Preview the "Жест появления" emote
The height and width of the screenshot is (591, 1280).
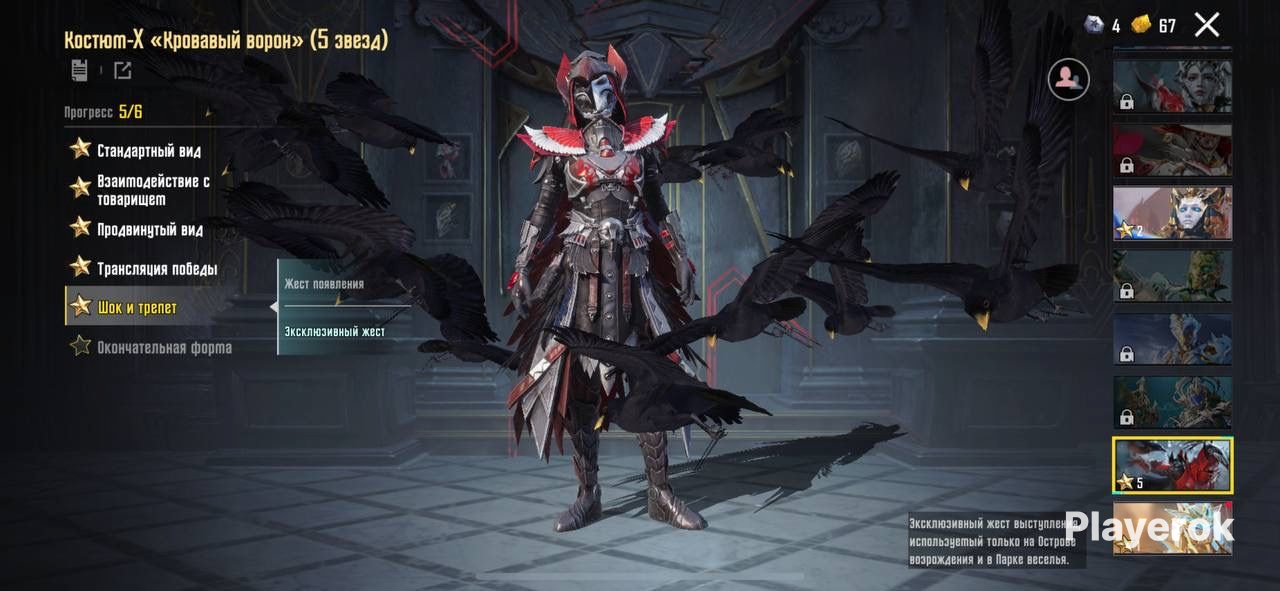[x=324, y=284]
